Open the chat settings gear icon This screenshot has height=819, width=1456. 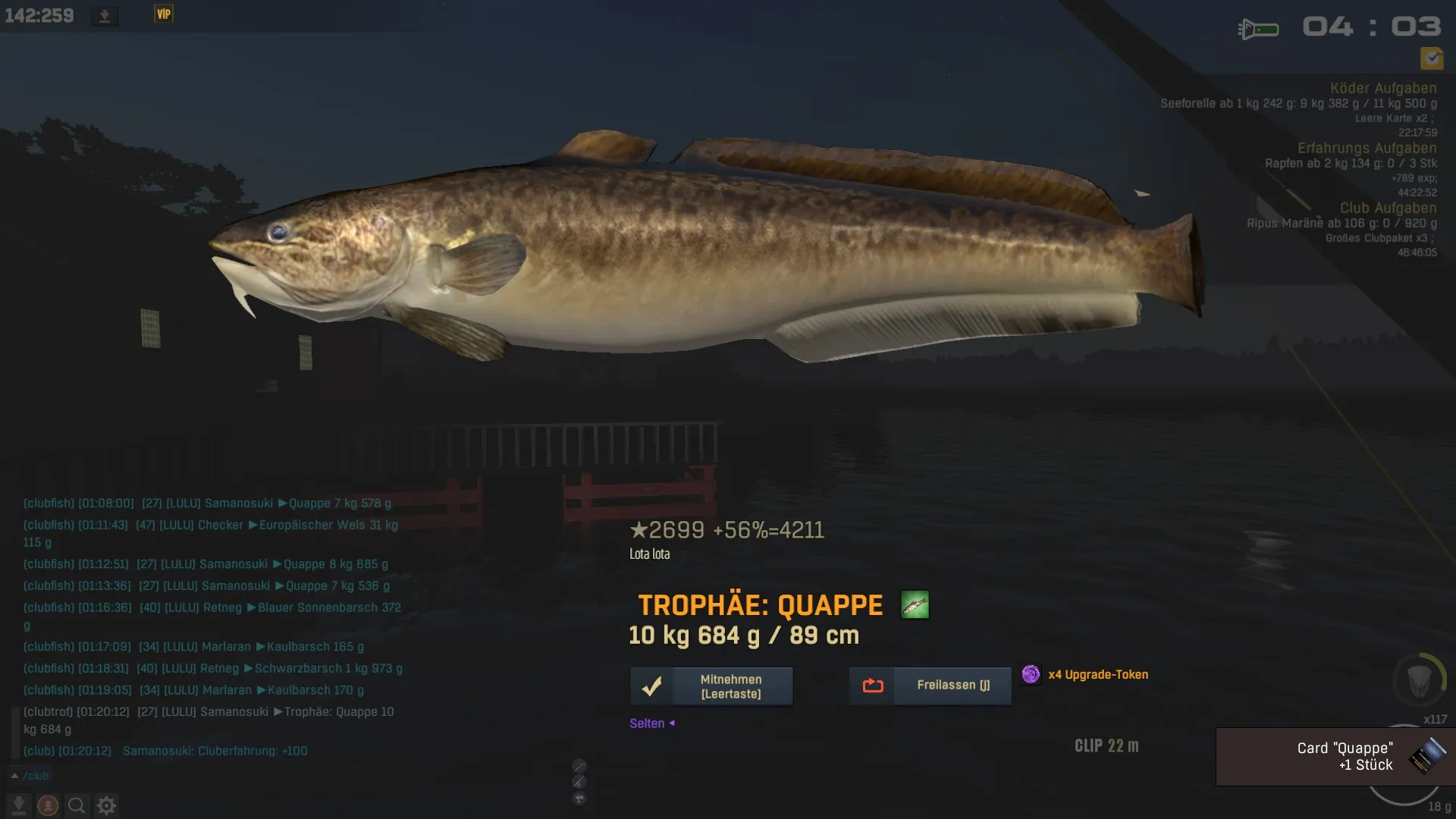[x=106, y=805]
